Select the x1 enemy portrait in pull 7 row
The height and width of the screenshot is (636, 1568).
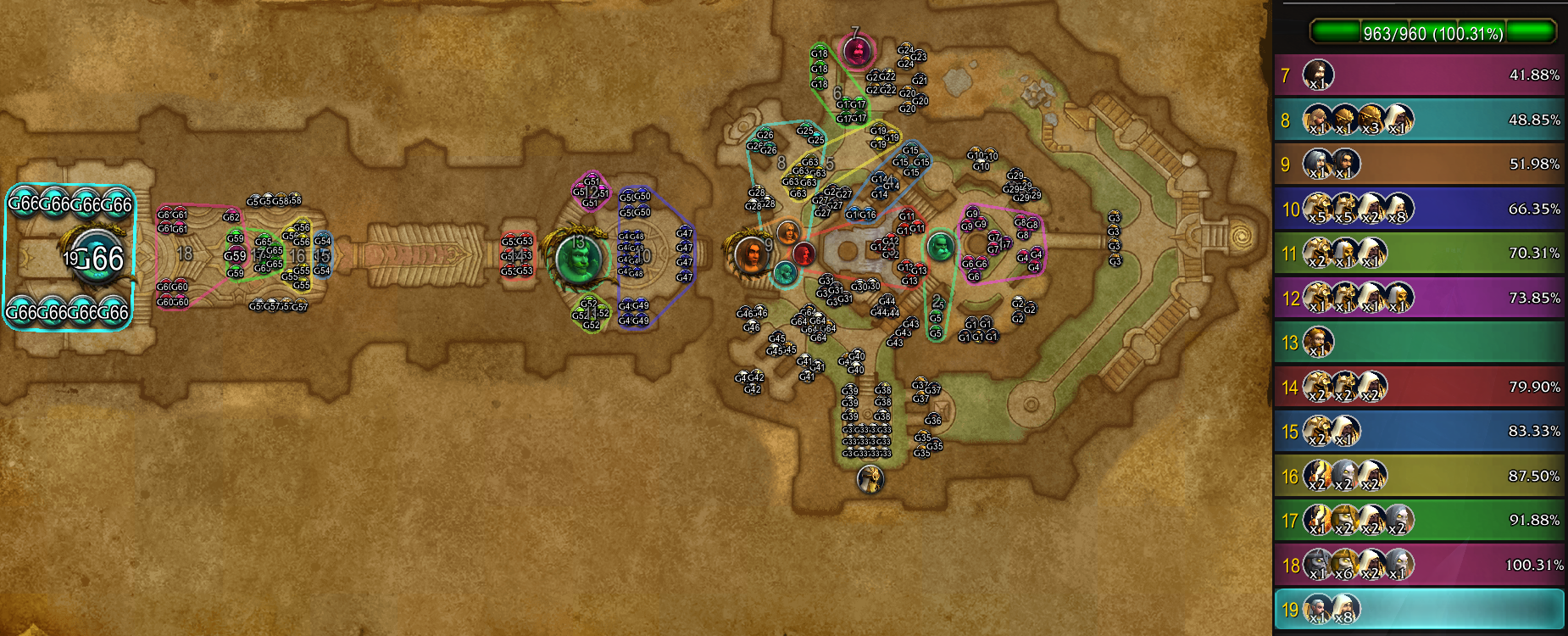(1318, 75)
